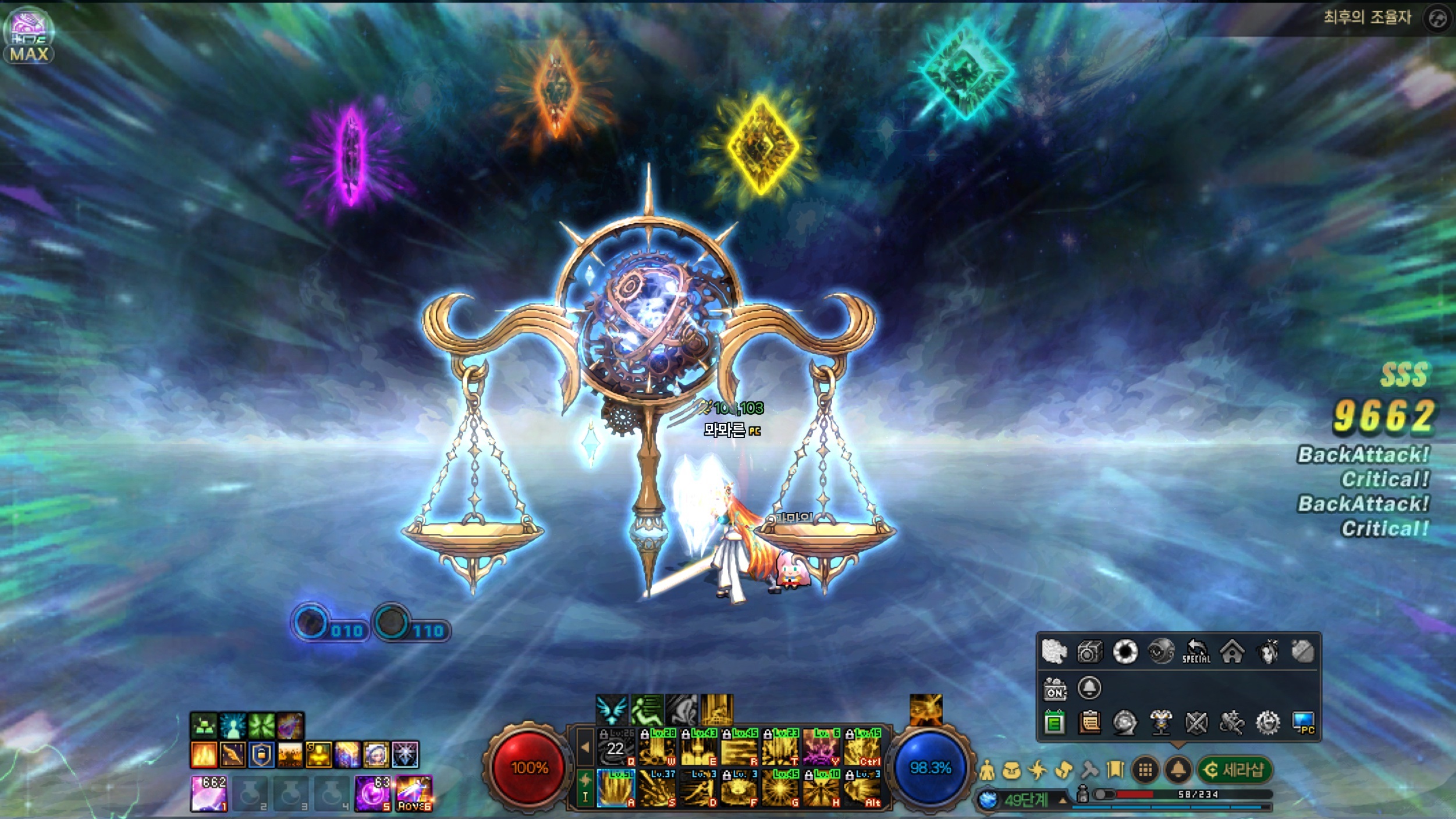The height and width of the screenshot is (819, 1456).
Task: Select the SPECIAL arrow icon
Action: [x=1196, y=651]
